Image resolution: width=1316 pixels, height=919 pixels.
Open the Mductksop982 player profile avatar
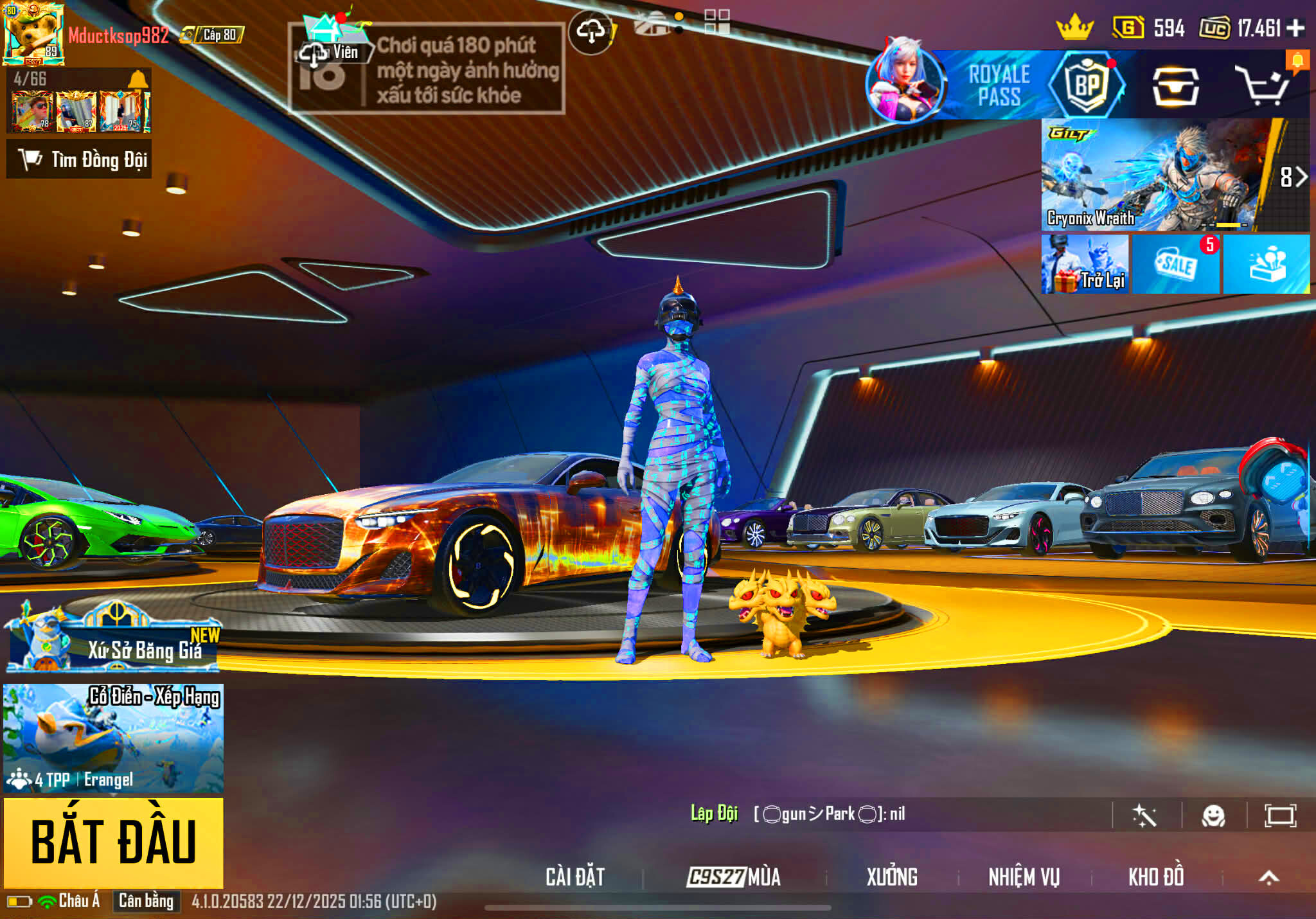[33, 33]
